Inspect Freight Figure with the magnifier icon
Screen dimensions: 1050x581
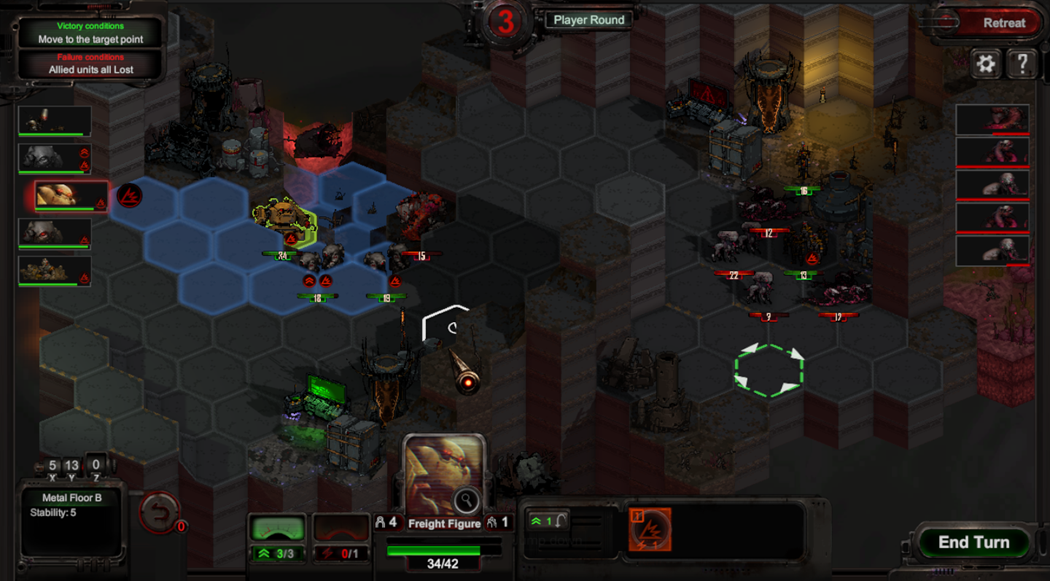[466, 500]
